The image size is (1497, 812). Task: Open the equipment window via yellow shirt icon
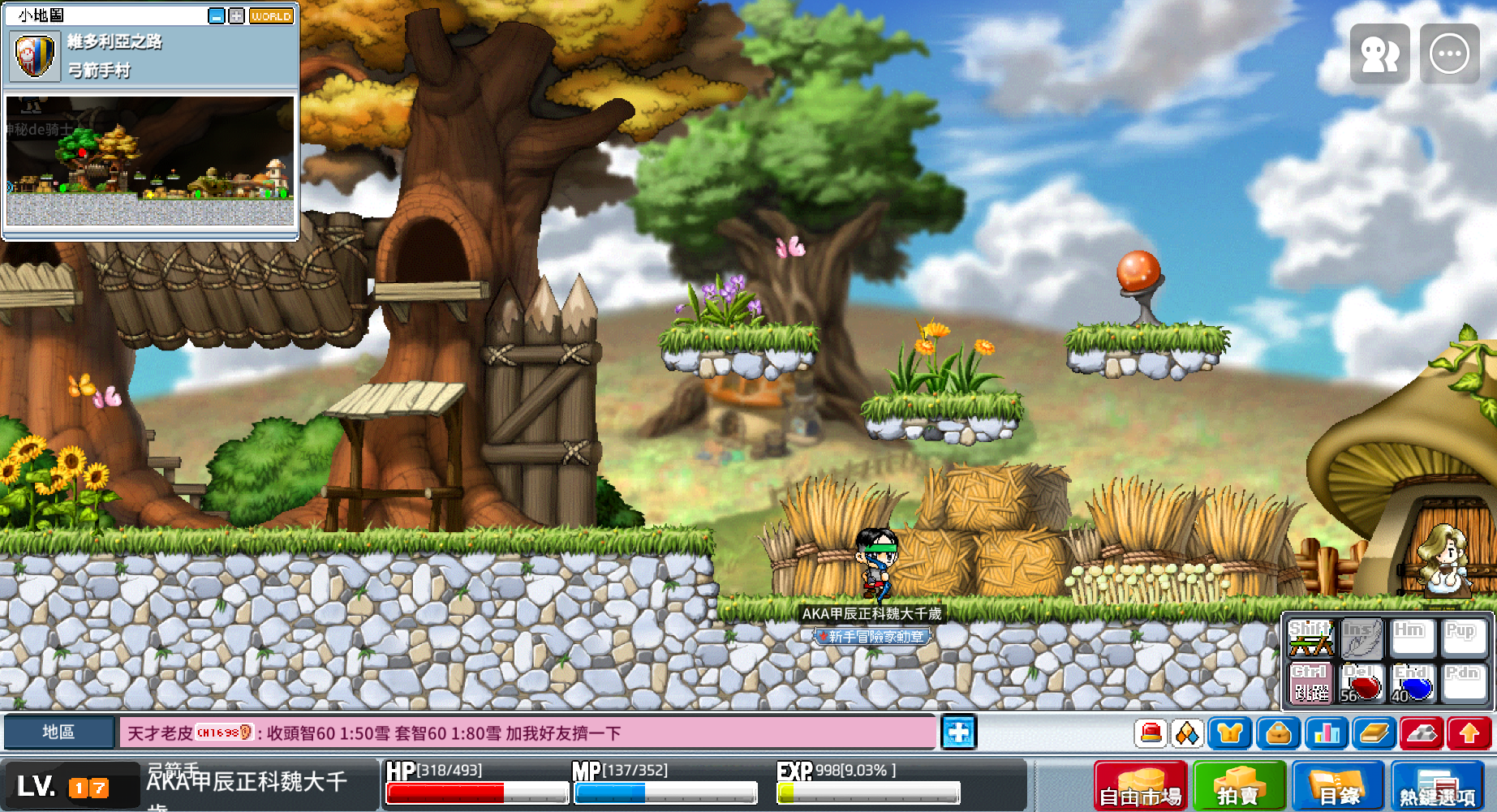pos(1229,733)
